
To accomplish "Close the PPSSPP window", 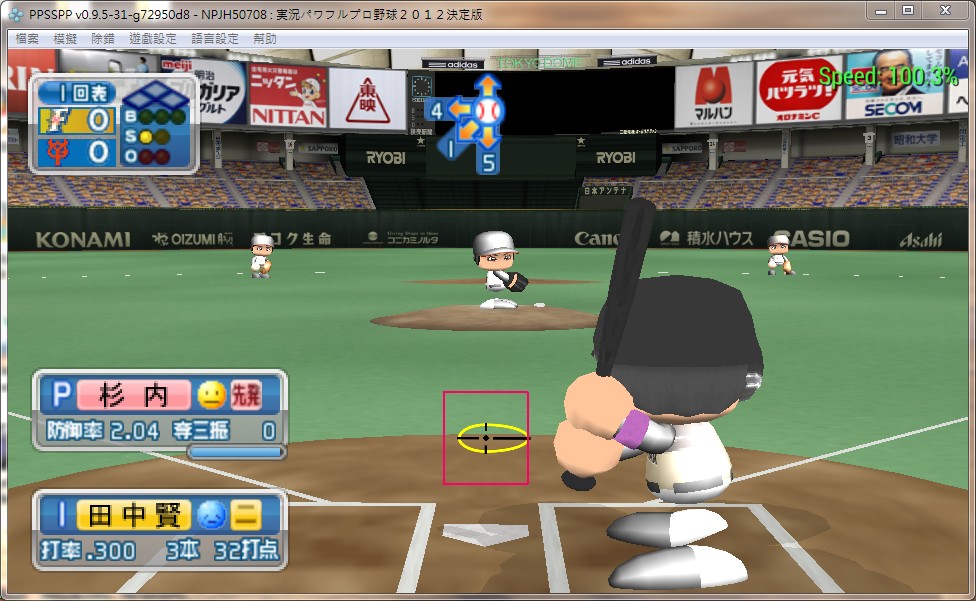I will click(x=944, y=10).
